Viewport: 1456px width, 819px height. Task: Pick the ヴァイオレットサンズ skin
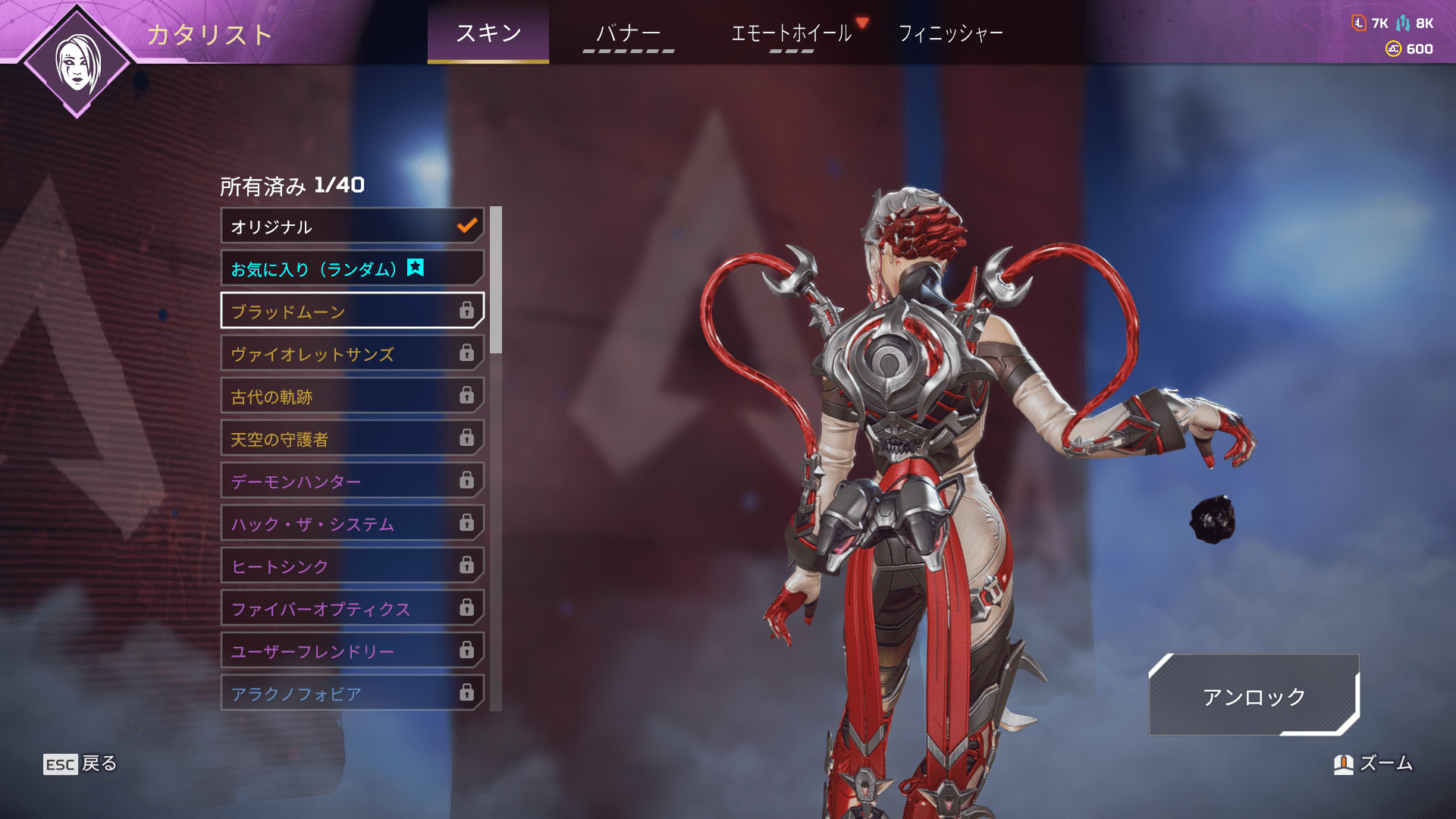[x=353, y=353]
